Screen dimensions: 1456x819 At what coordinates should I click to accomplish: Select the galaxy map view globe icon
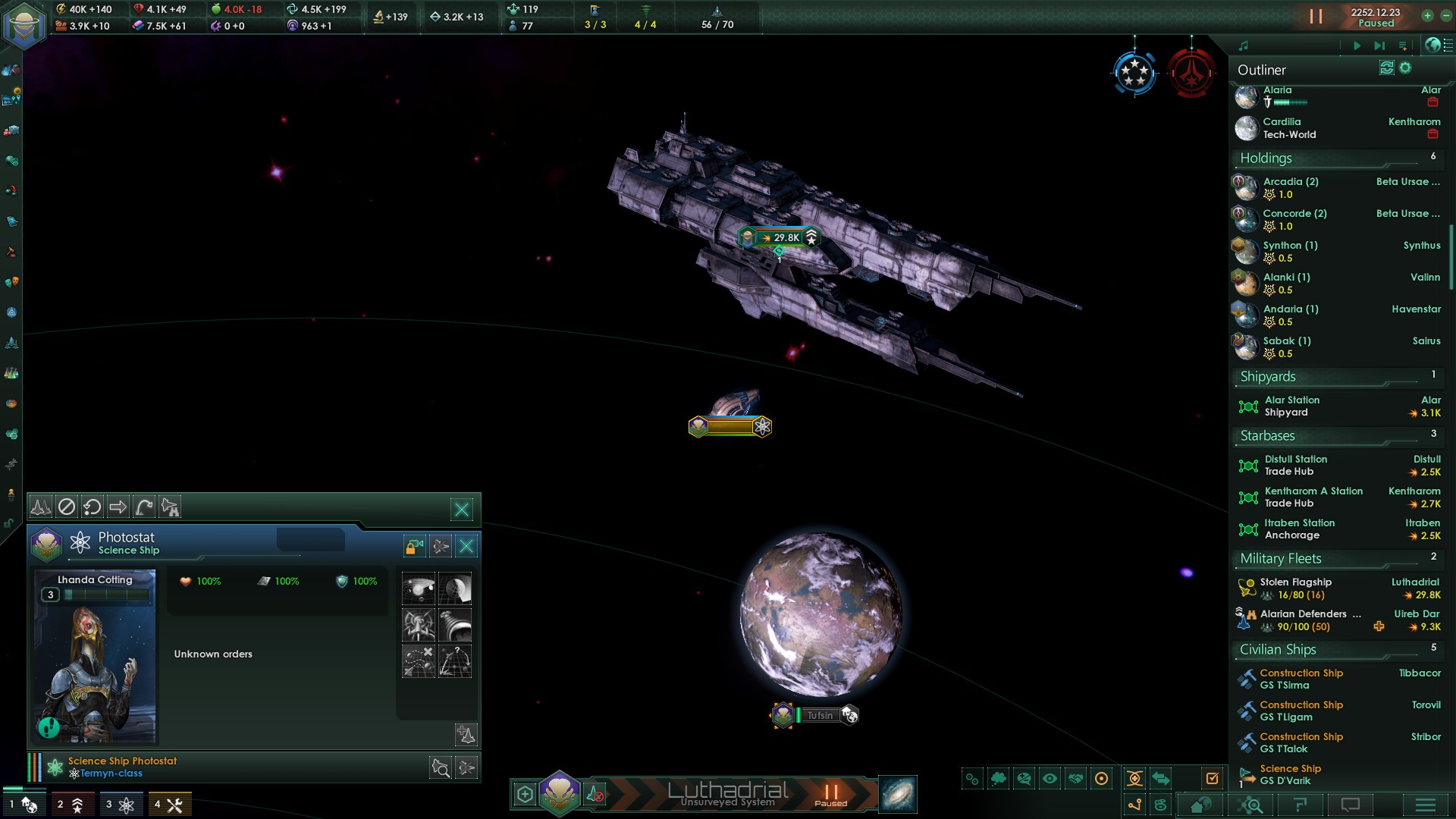tap(1432, 45)
